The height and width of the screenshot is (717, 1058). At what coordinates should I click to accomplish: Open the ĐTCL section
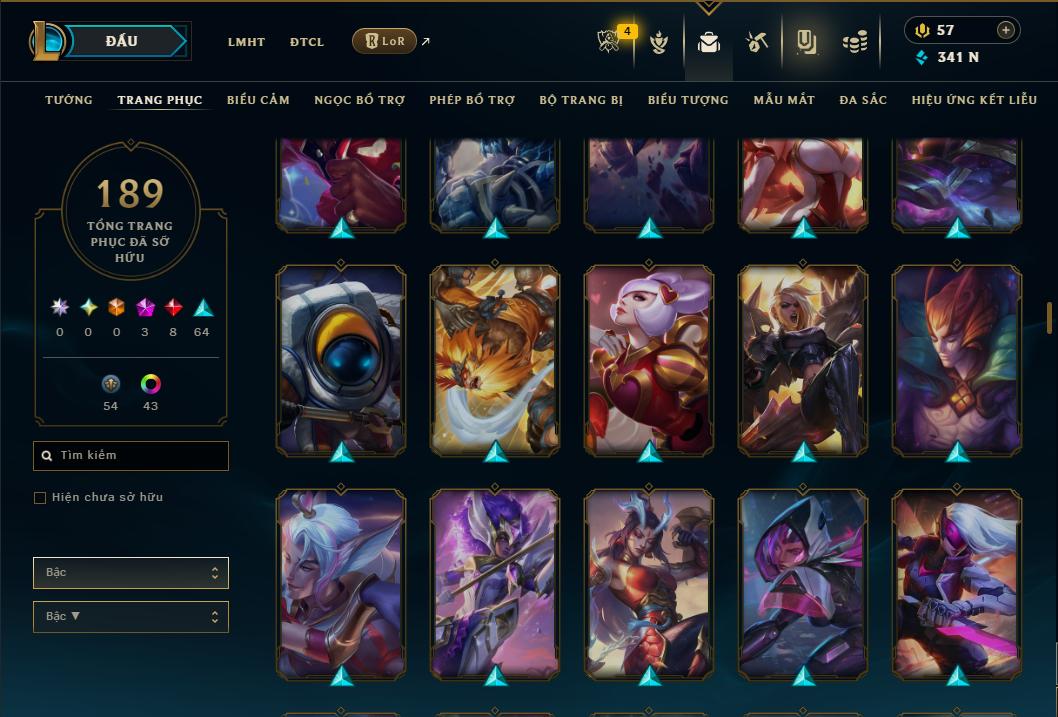click(x=307, y=42)
